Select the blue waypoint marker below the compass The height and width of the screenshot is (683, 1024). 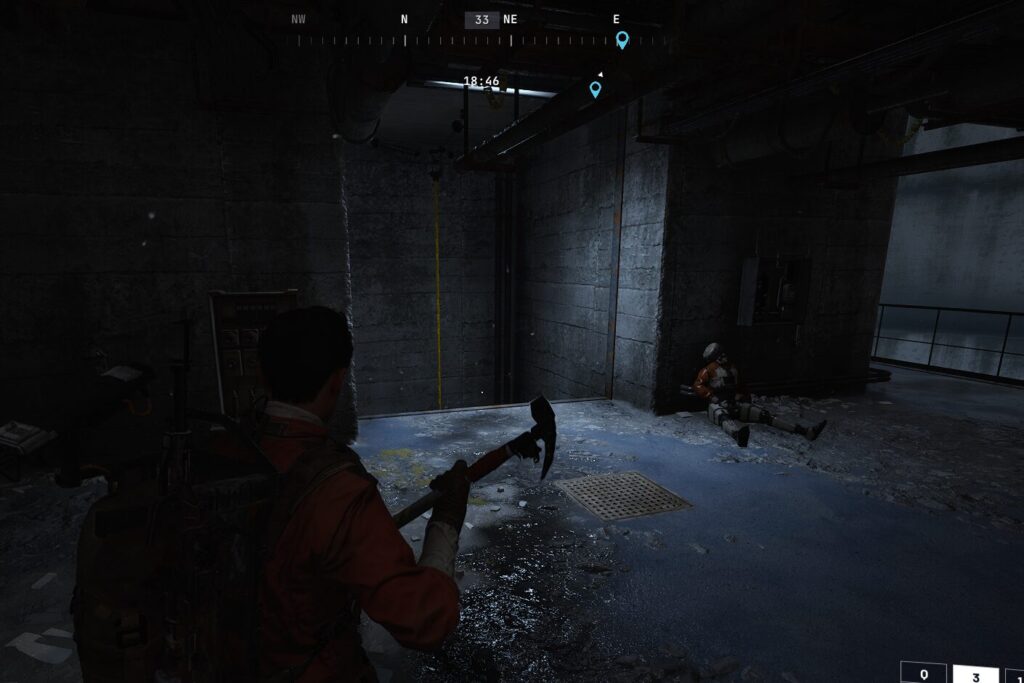(595, 89)
